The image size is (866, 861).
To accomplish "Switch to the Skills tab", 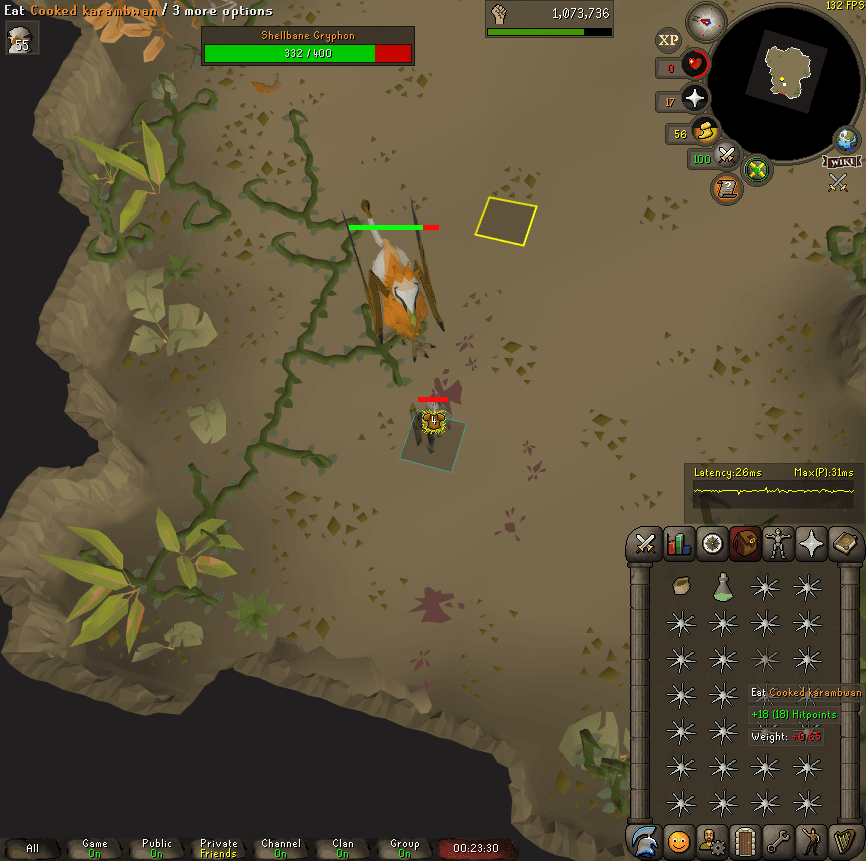I will coord(679,543).
